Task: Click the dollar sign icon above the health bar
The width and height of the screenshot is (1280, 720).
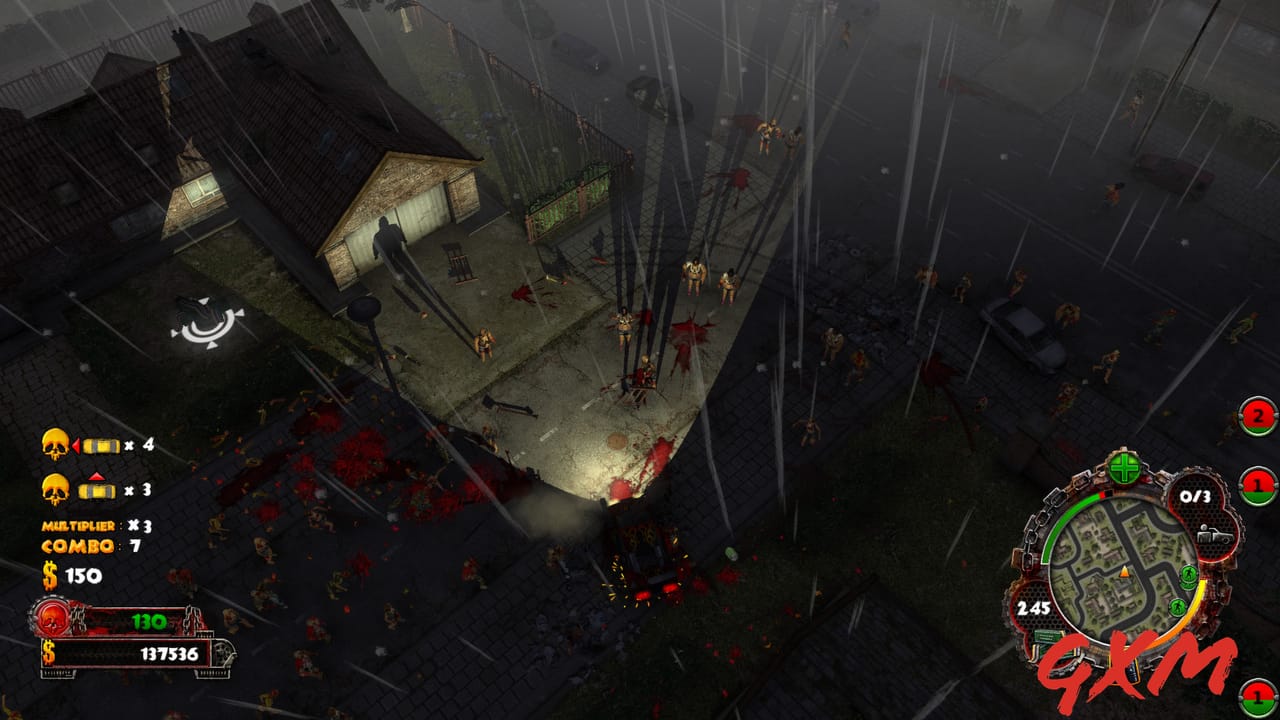Action: (x=52, y=575)
